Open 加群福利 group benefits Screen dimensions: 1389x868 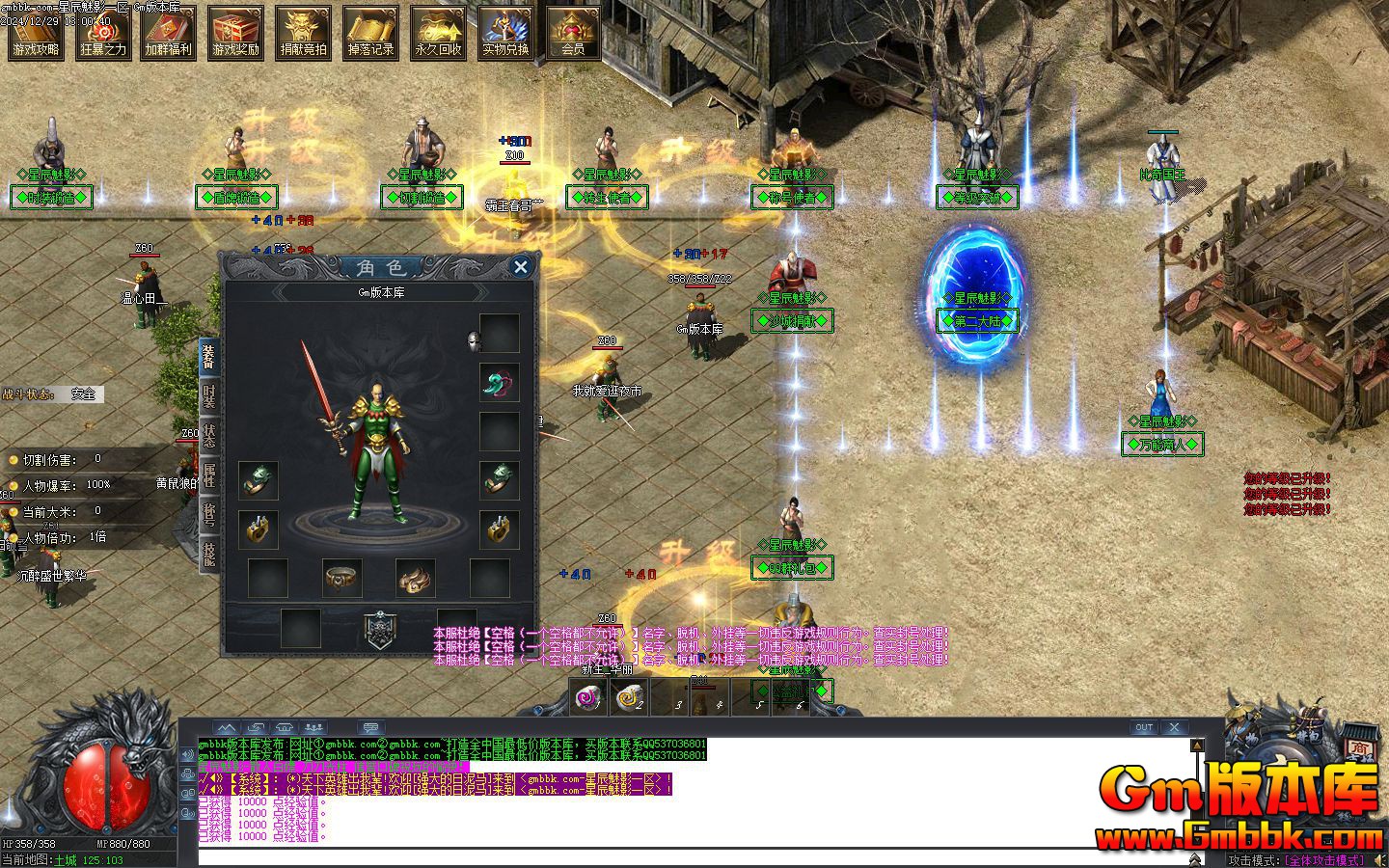(170, 32)
